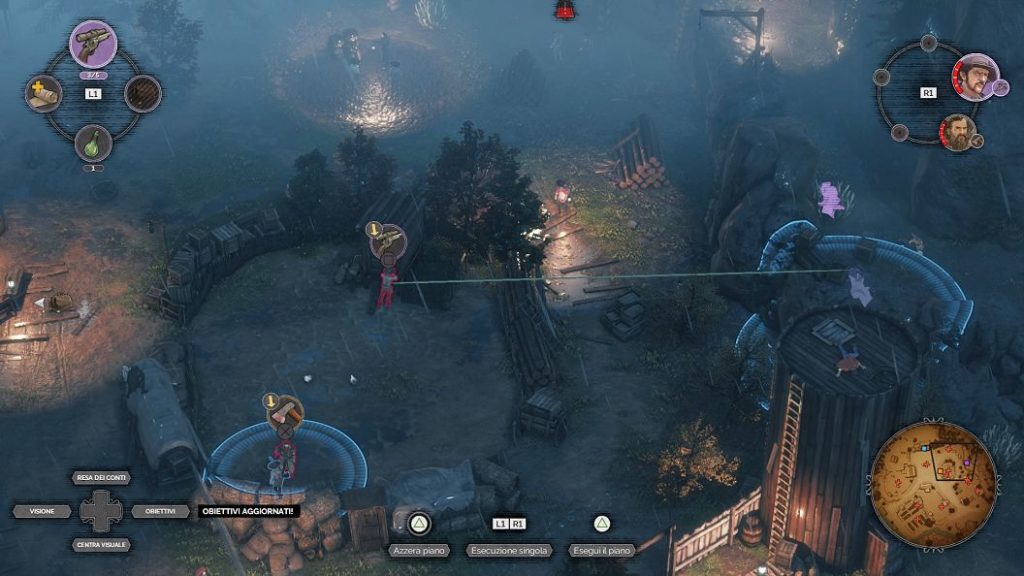Click the planned hatchet action marker
This screenshot has height=576, width=1024.
pos(286,412)
